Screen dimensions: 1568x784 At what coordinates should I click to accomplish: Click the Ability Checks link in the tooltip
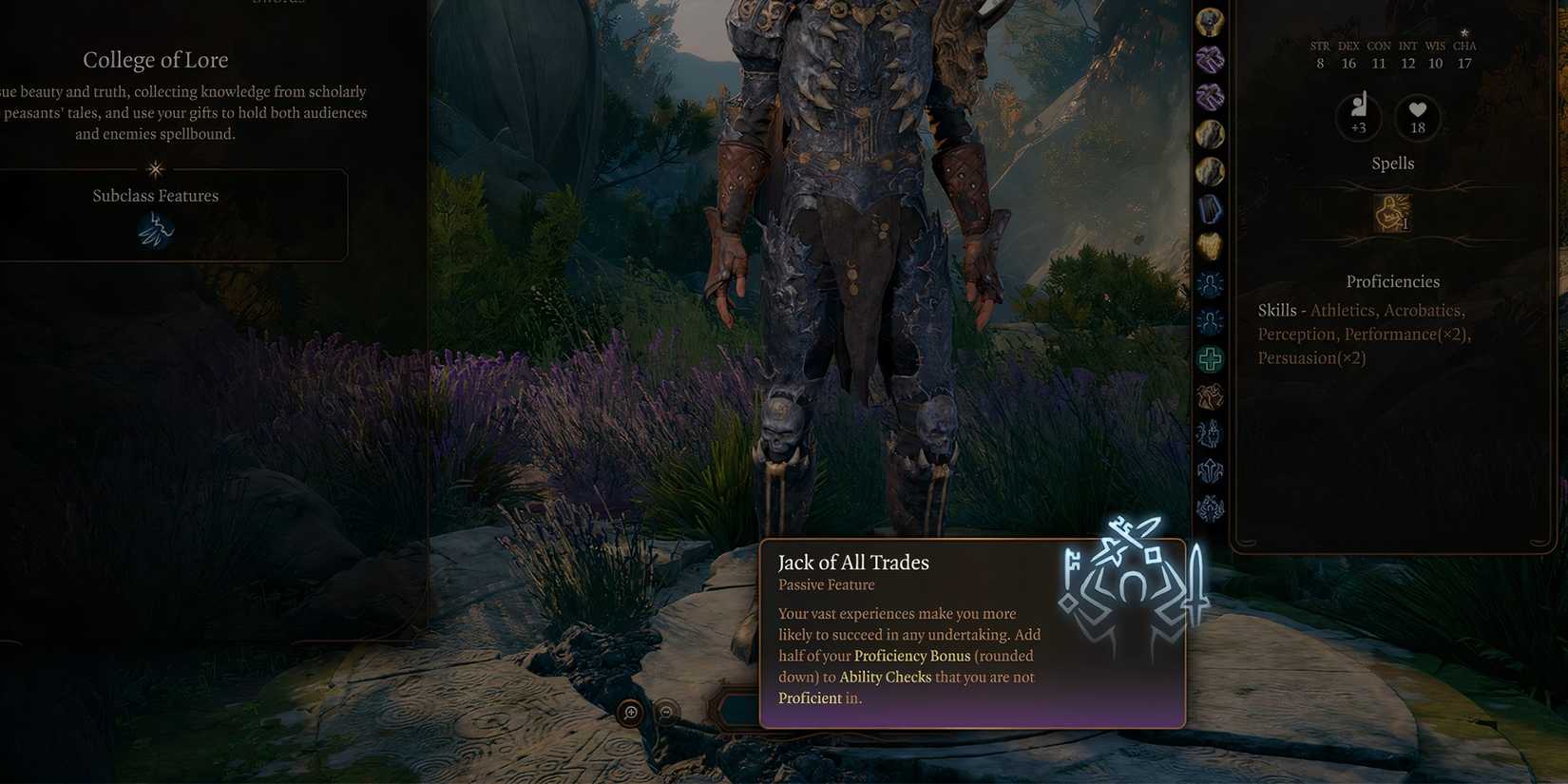coord(886,677)
